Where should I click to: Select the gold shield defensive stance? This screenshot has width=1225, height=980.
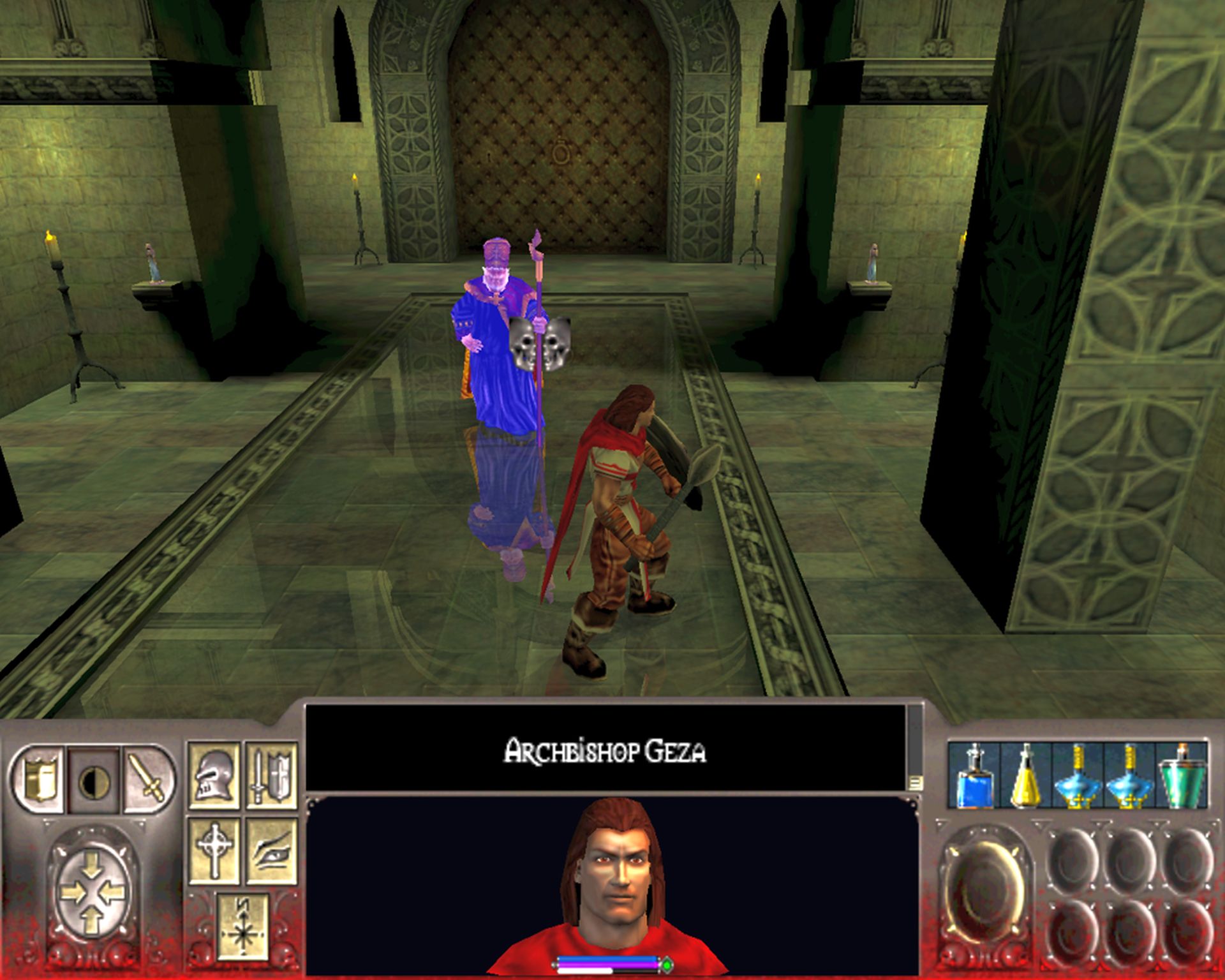pos(38,779)
